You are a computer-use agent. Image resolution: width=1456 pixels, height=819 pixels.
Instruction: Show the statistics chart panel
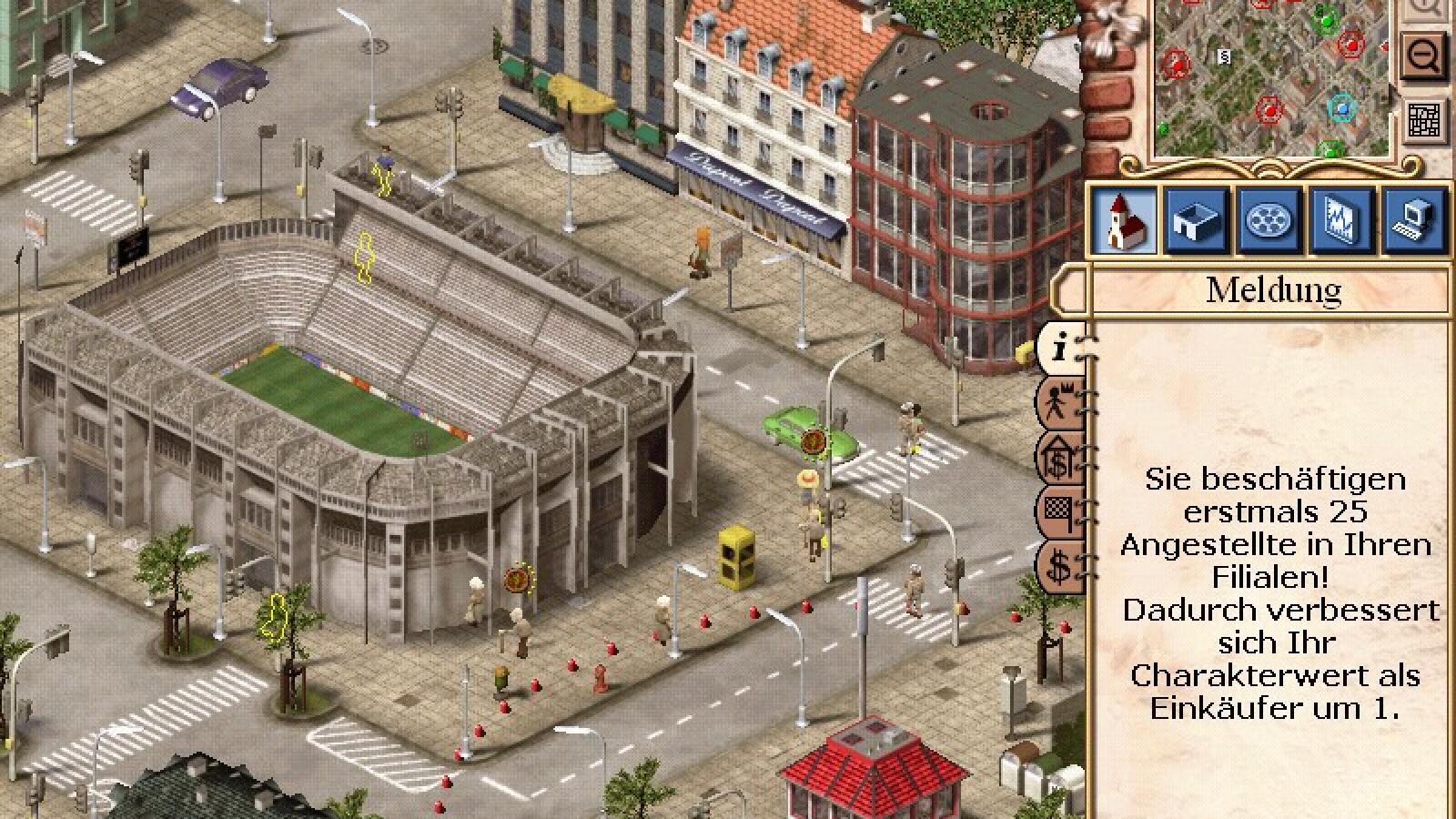pos(1338,220)
